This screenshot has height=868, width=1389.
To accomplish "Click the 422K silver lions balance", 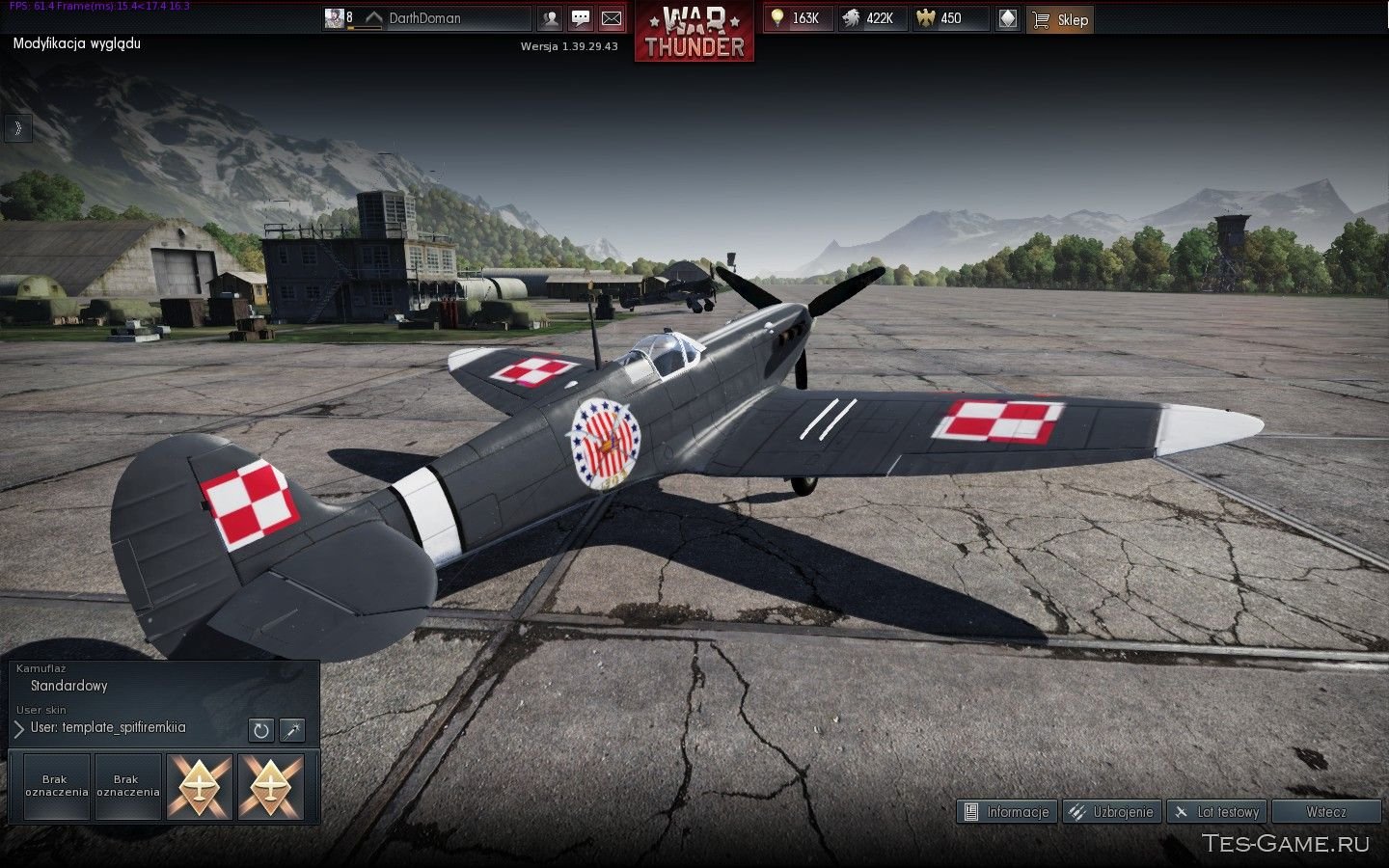I will (871, 18).
